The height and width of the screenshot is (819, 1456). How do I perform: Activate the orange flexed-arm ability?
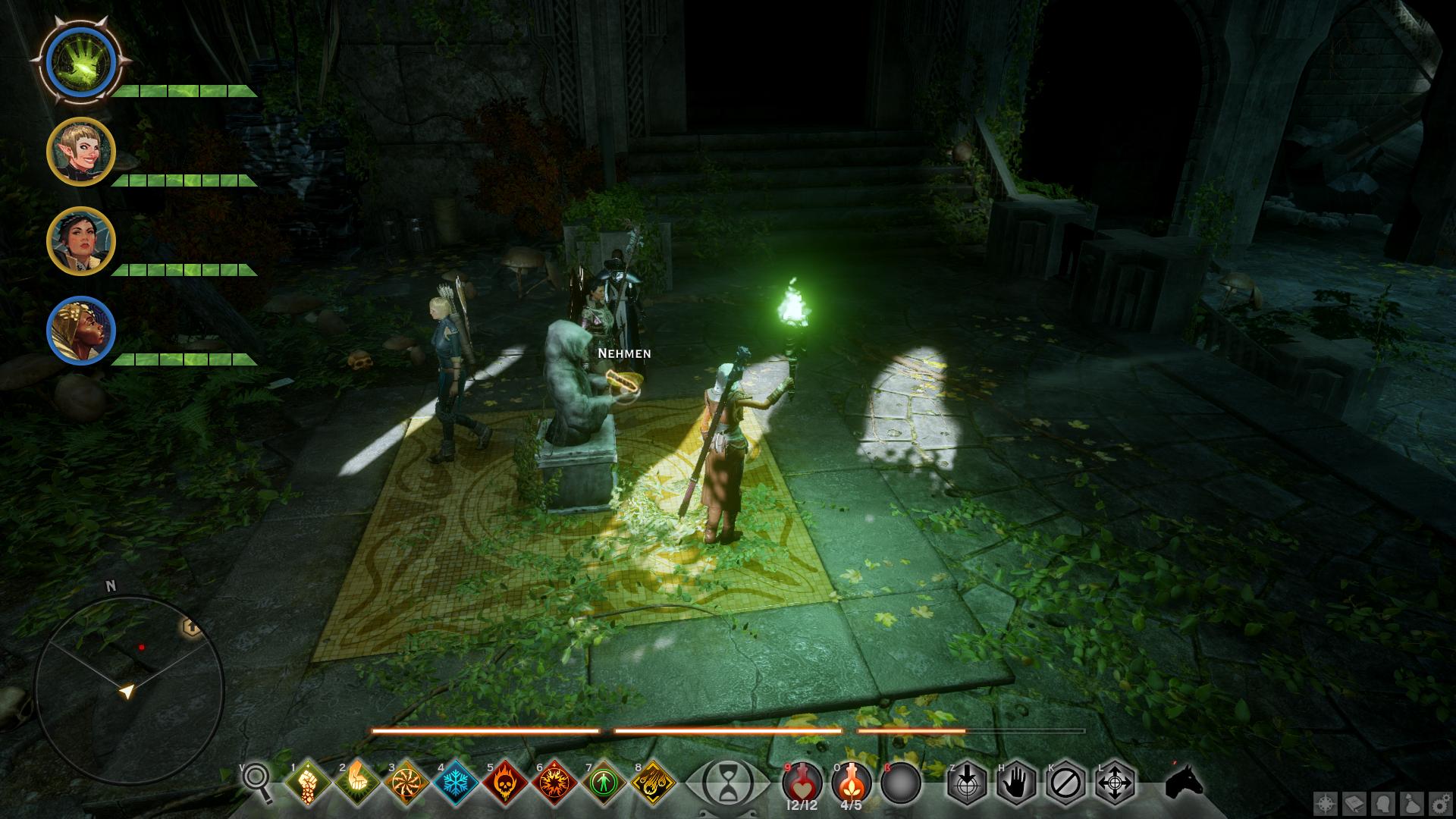click(x=357, y=782)
